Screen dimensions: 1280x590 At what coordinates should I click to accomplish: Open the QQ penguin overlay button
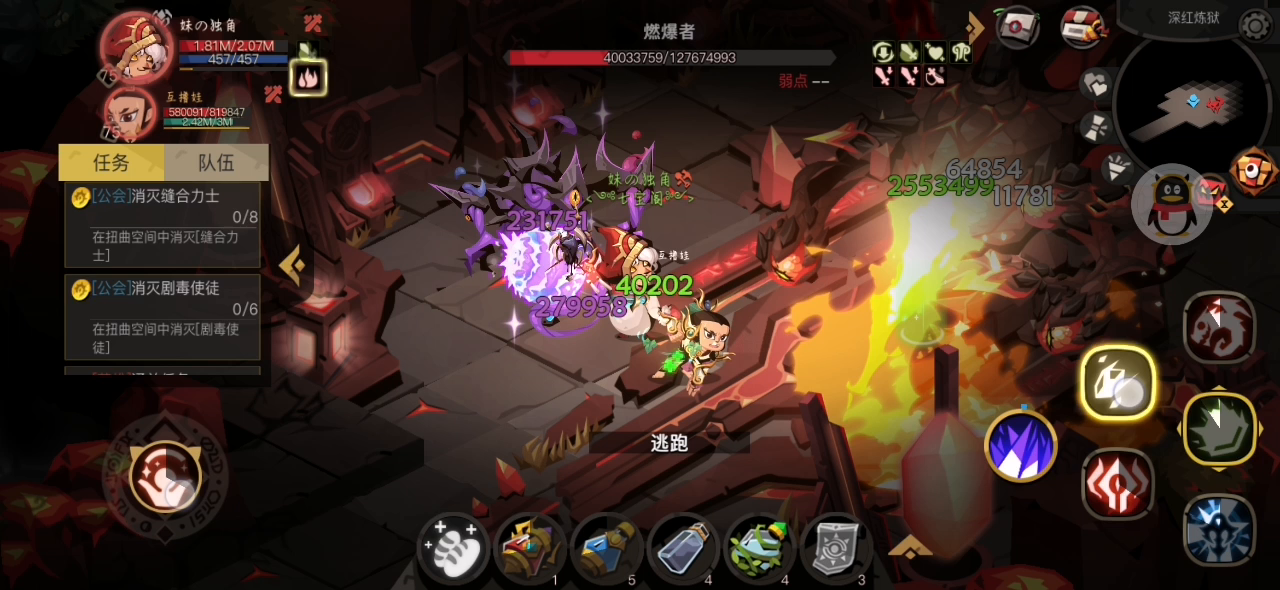click(x=1172, y=204)
